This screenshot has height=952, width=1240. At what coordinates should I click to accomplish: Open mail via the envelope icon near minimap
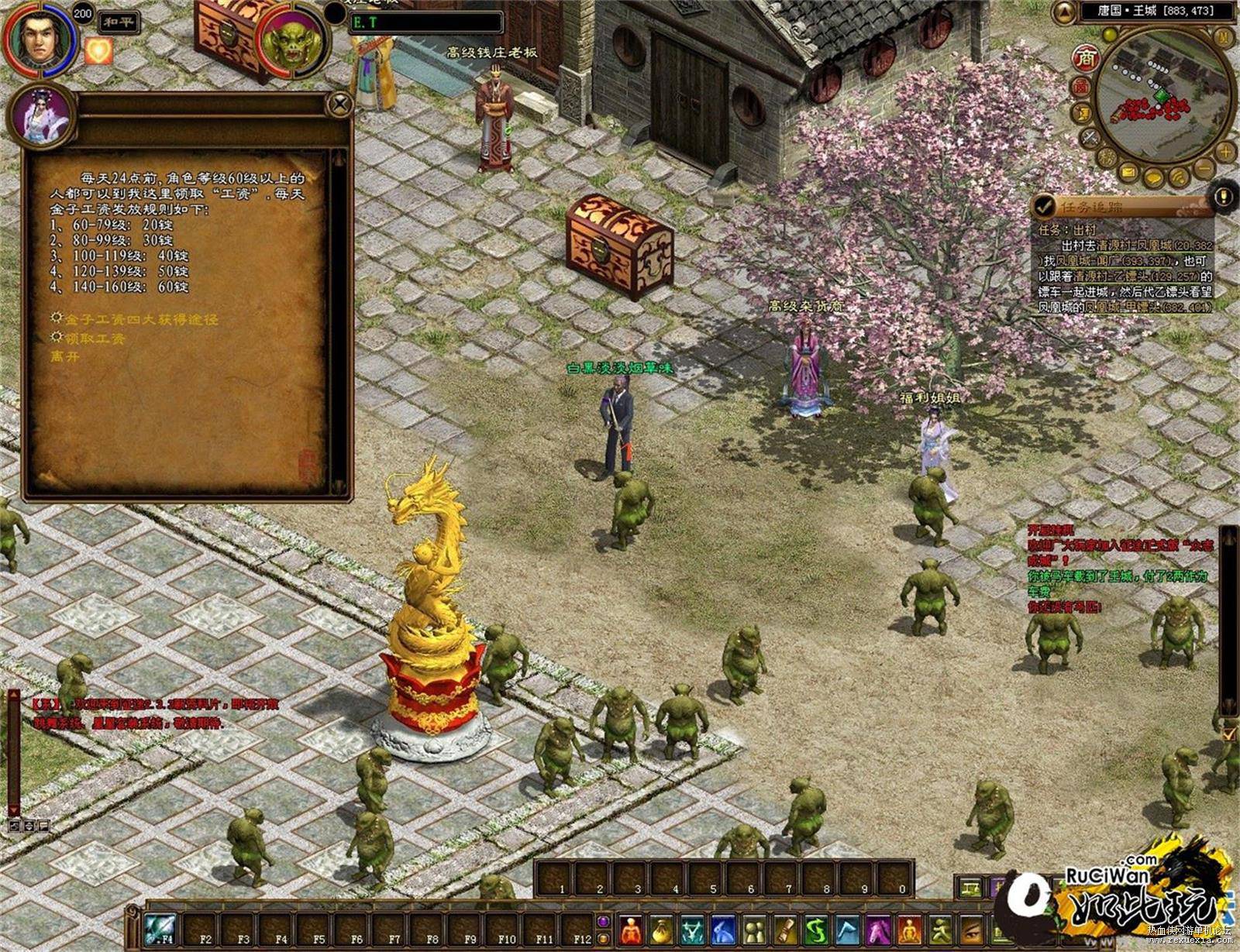pos(1128,173)
